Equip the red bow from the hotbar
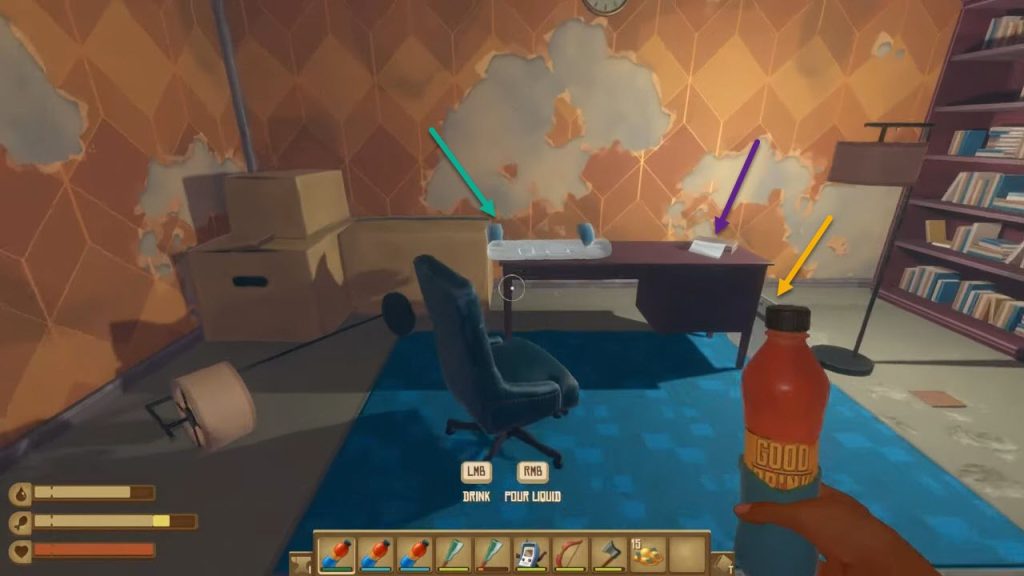This screenshot has width=1024, height=576. click(569, 554)
